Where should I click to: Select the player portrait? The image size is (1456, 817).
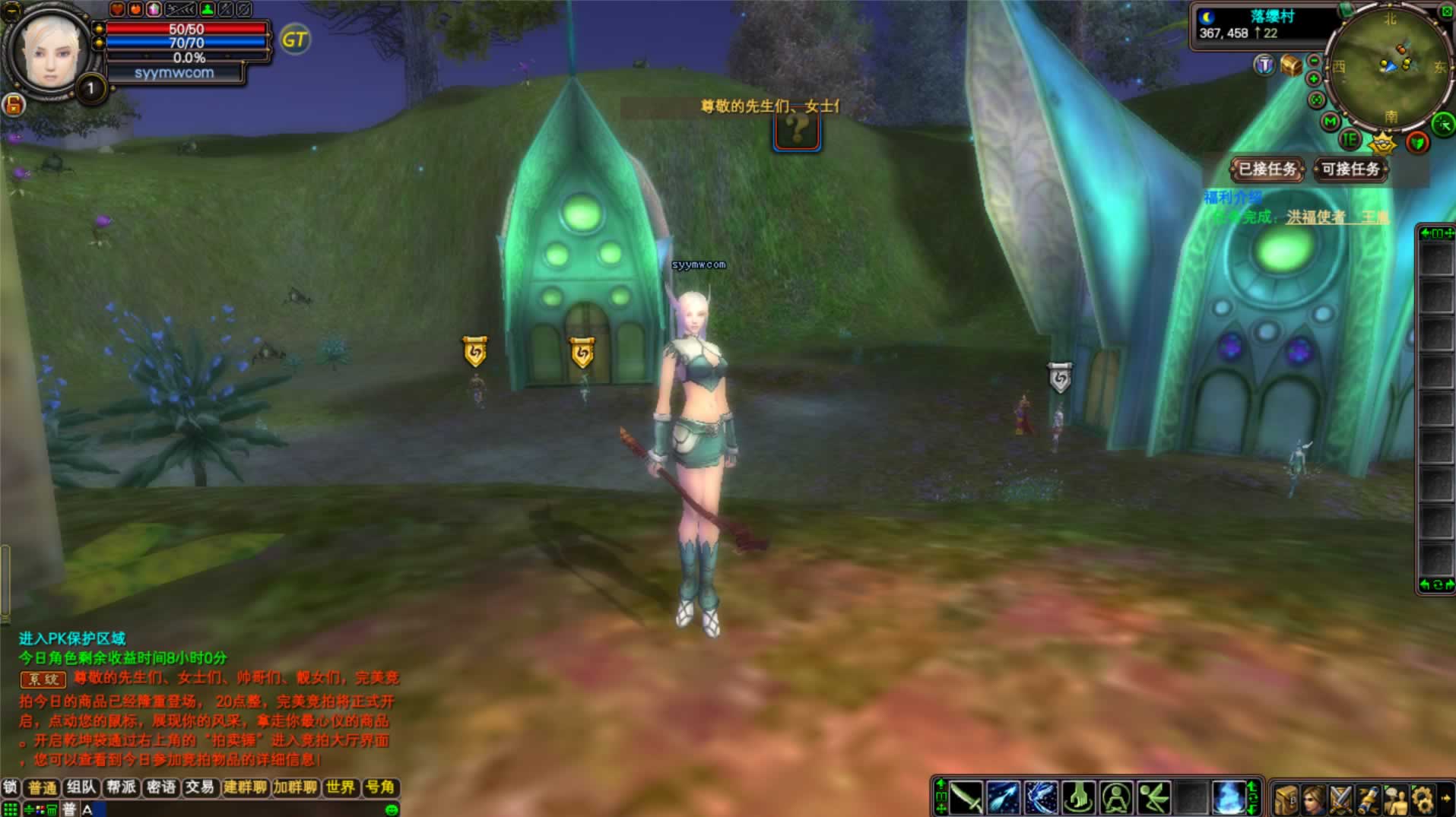pyautogui.click(x=50, y=51)
